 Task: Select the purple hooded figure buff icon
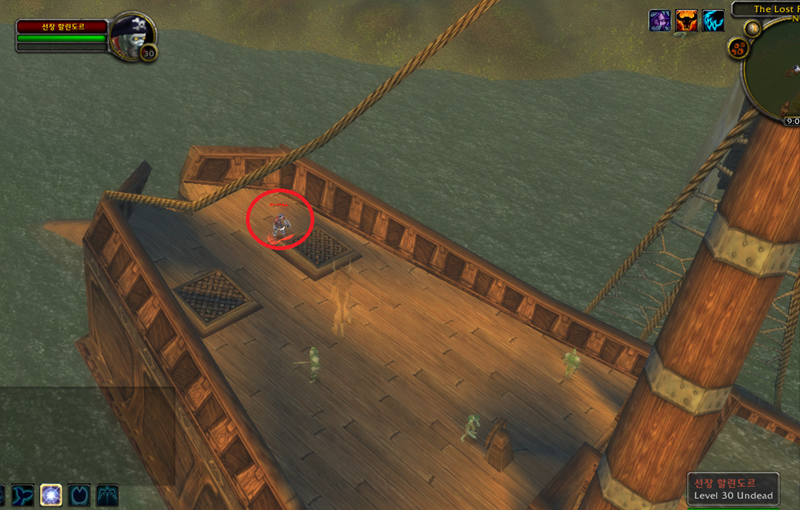[660, 21]
